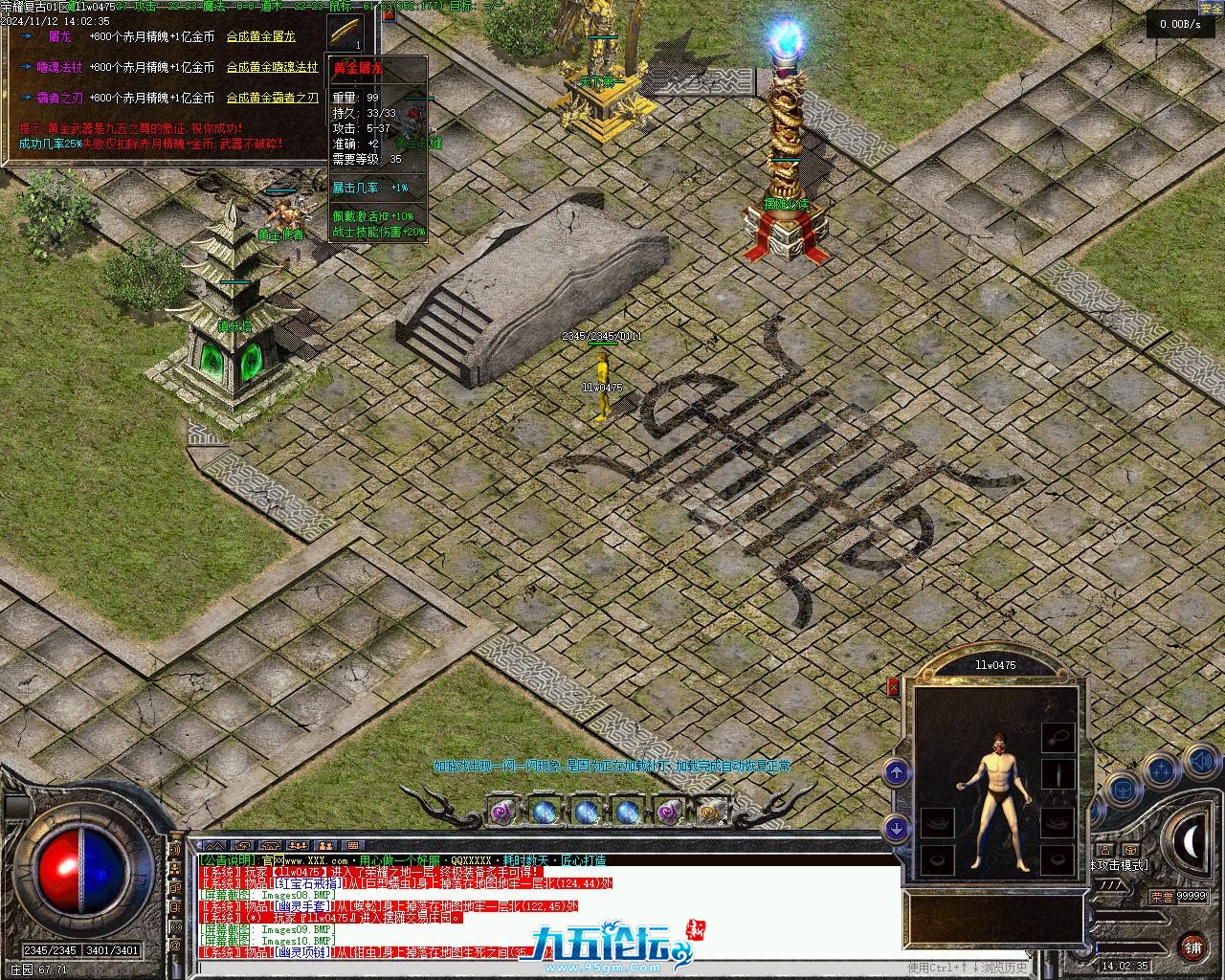Click the 合成黄金霸者之刃 crafting link
Viewport: 1225px width, 980px height.
click(x=272, y=98)
